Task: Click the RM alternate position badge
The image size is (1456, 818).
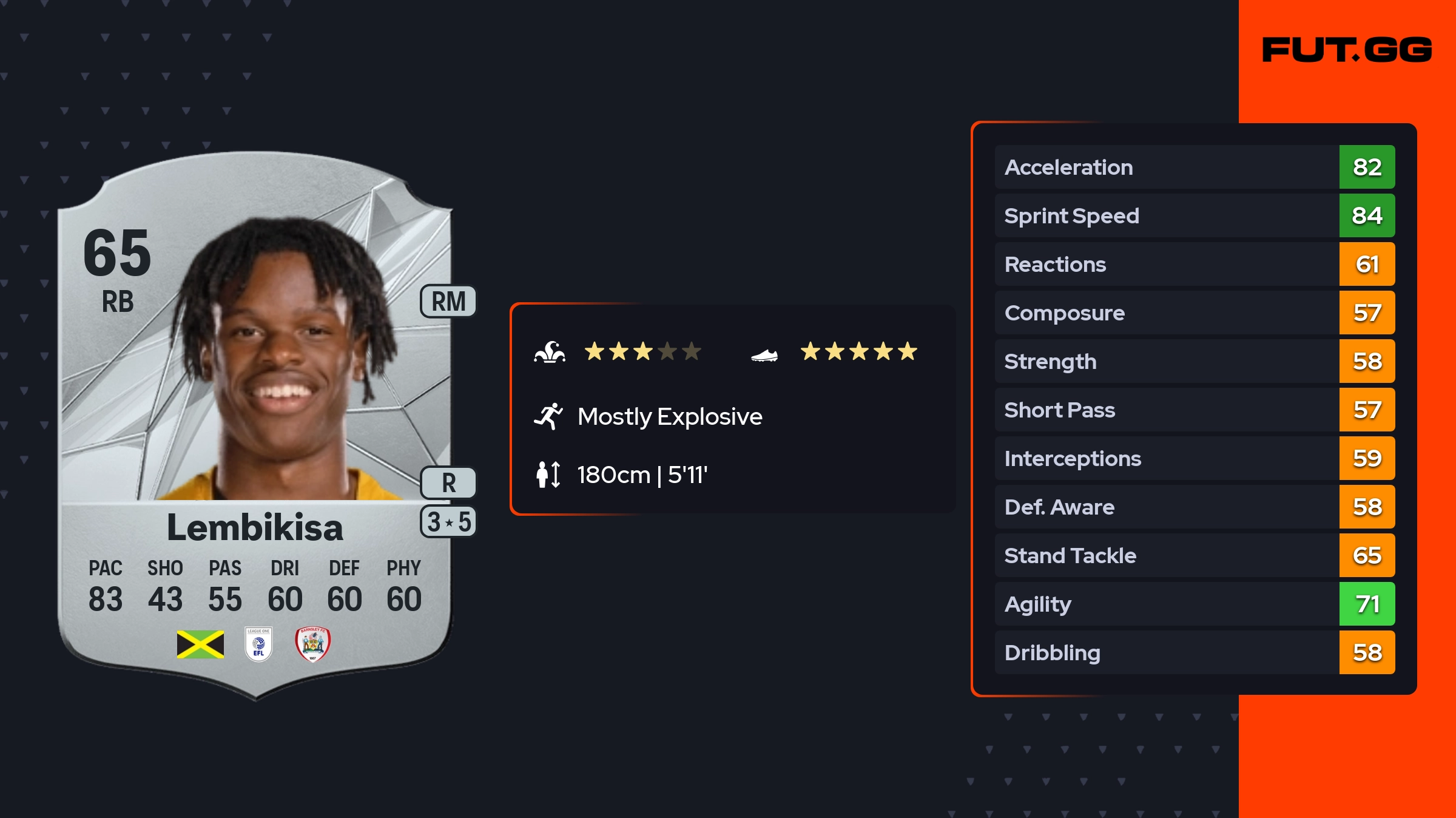Action: [448, 302]
